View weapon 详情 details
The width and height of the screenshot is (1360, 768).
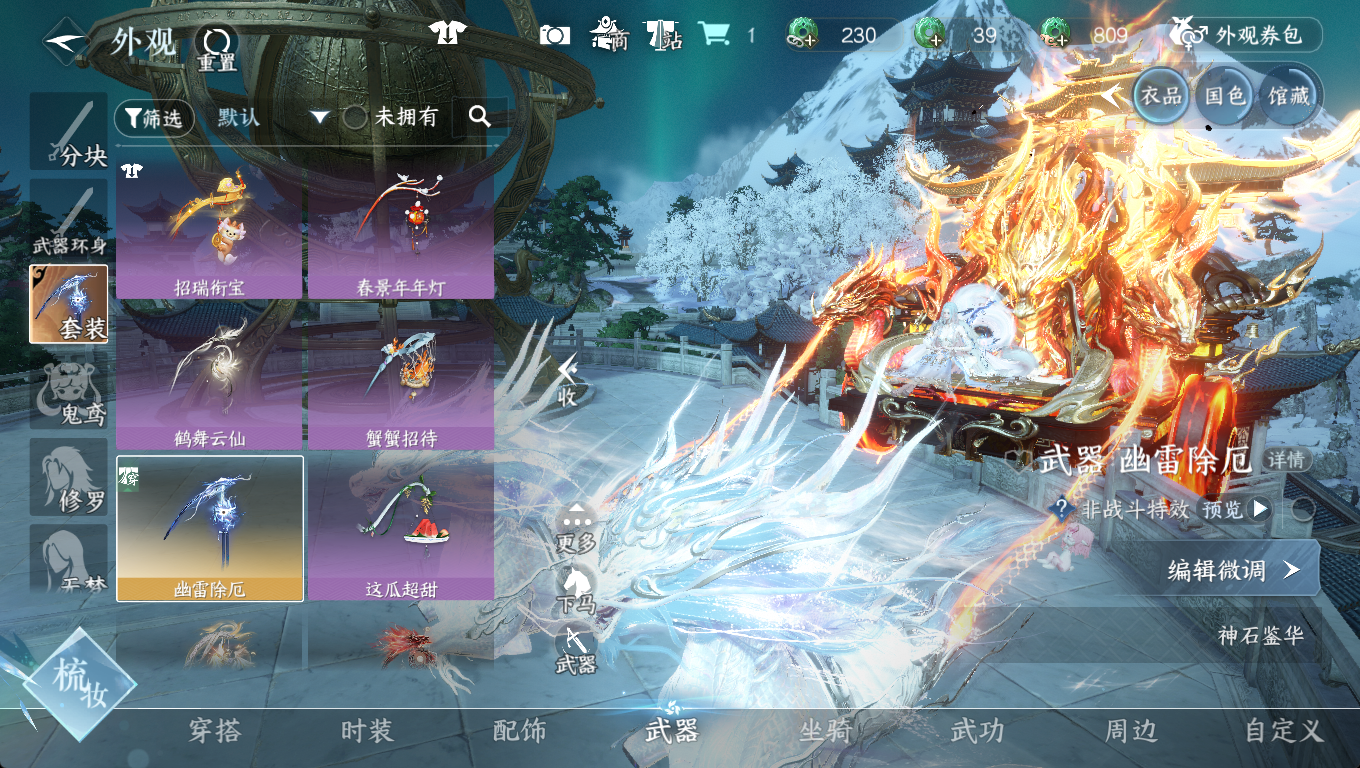(x=1287, y=461)
